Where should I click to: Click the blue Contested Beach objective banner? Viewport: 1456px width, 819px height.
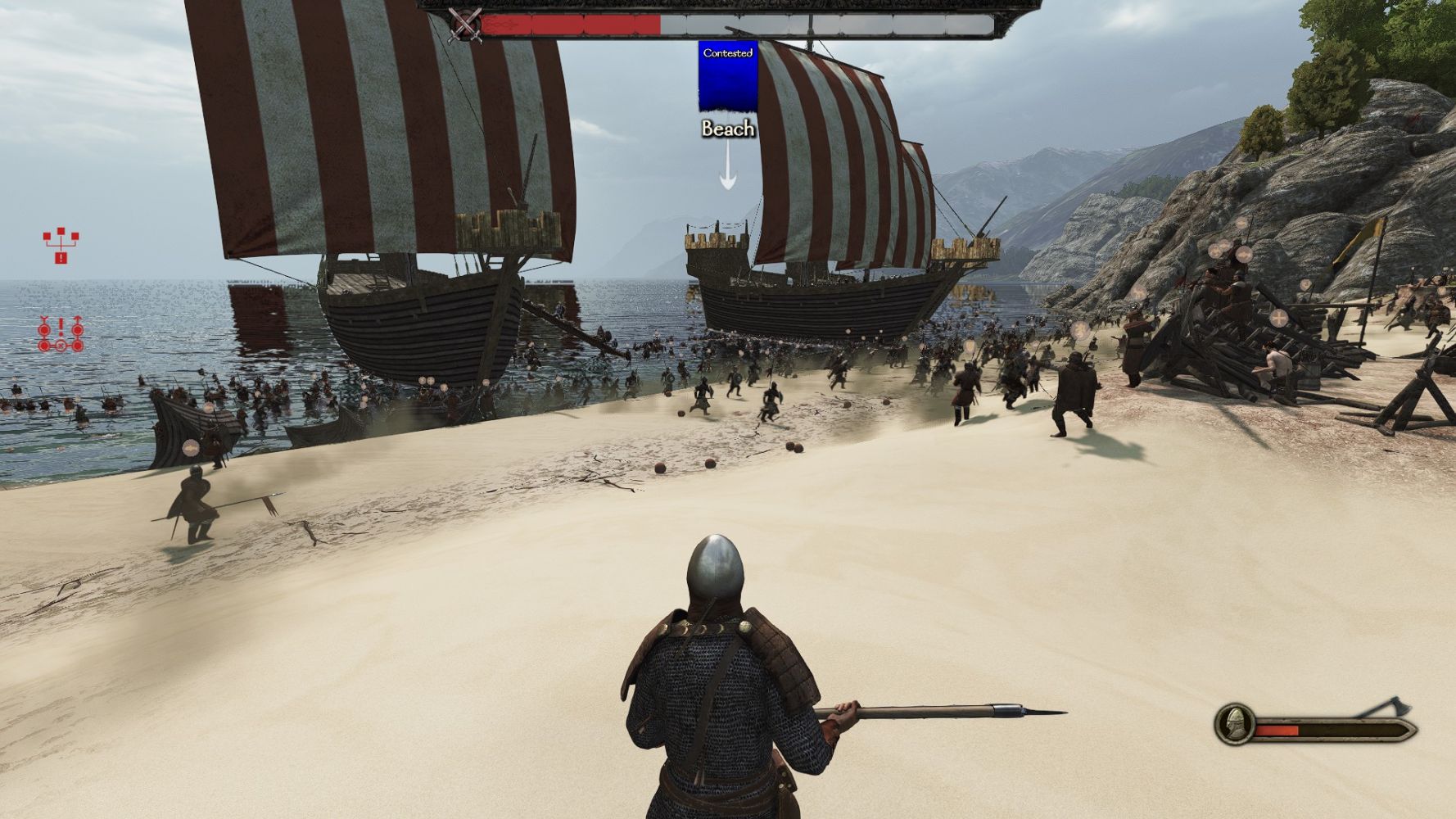[x=727, y=76]
